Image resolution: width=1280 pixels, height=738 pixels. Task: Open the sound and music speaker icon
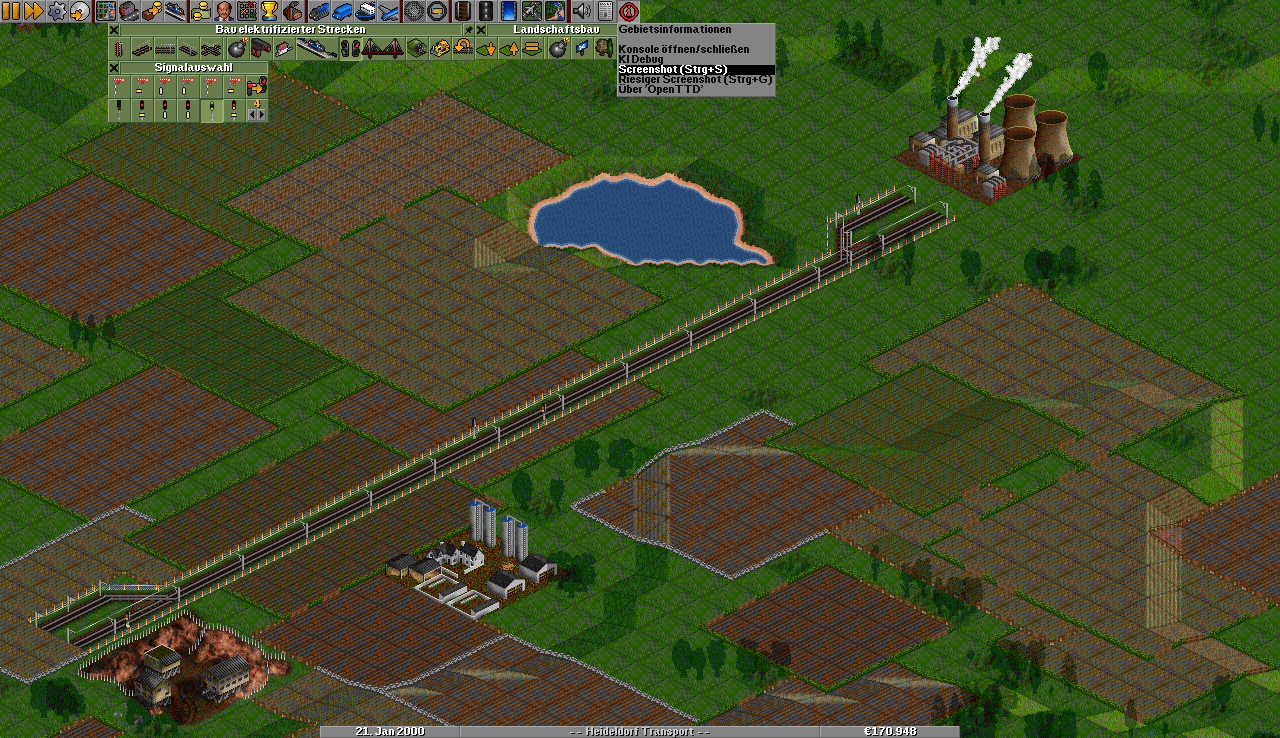tap(581, 11)
